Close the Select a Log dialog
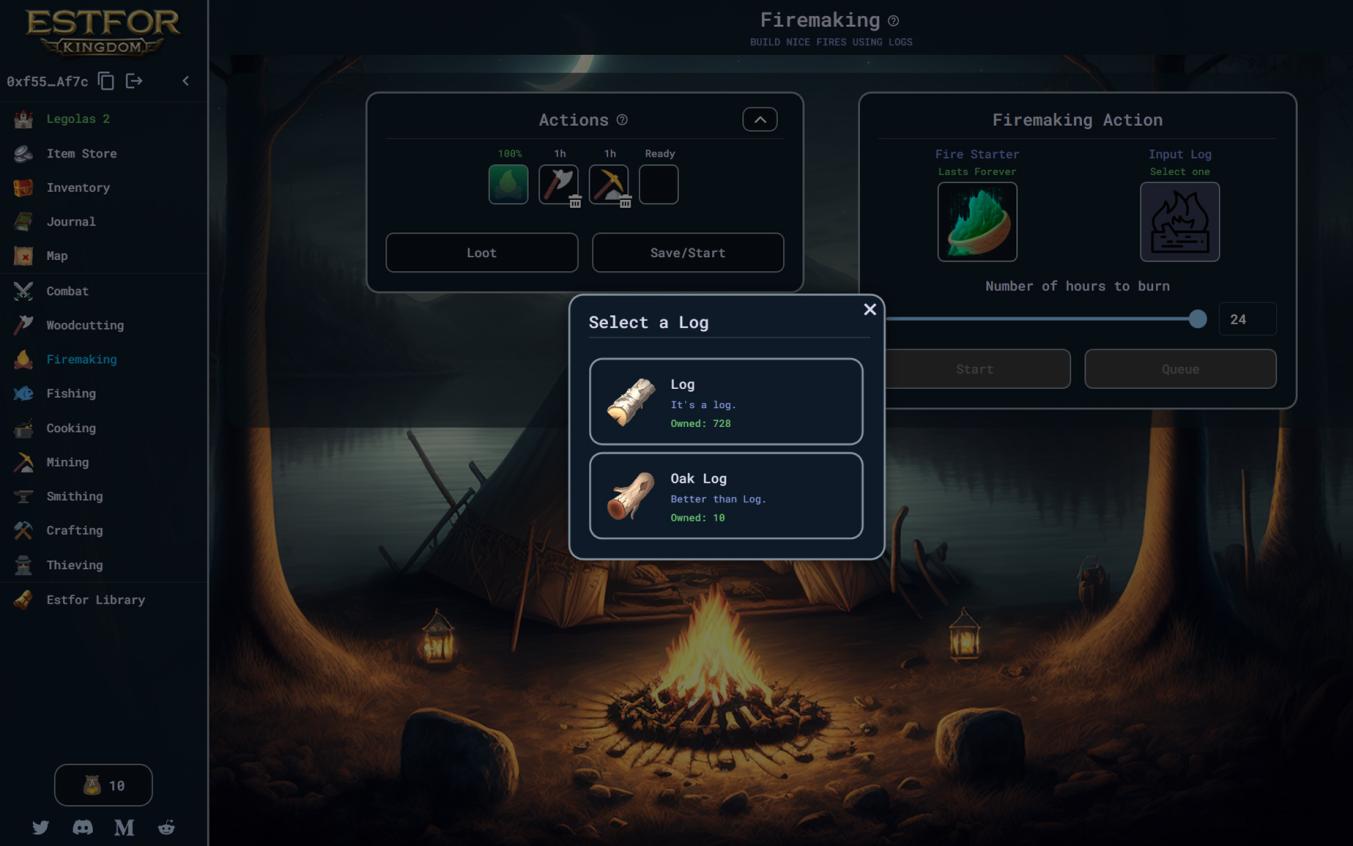 coord(870,310)
